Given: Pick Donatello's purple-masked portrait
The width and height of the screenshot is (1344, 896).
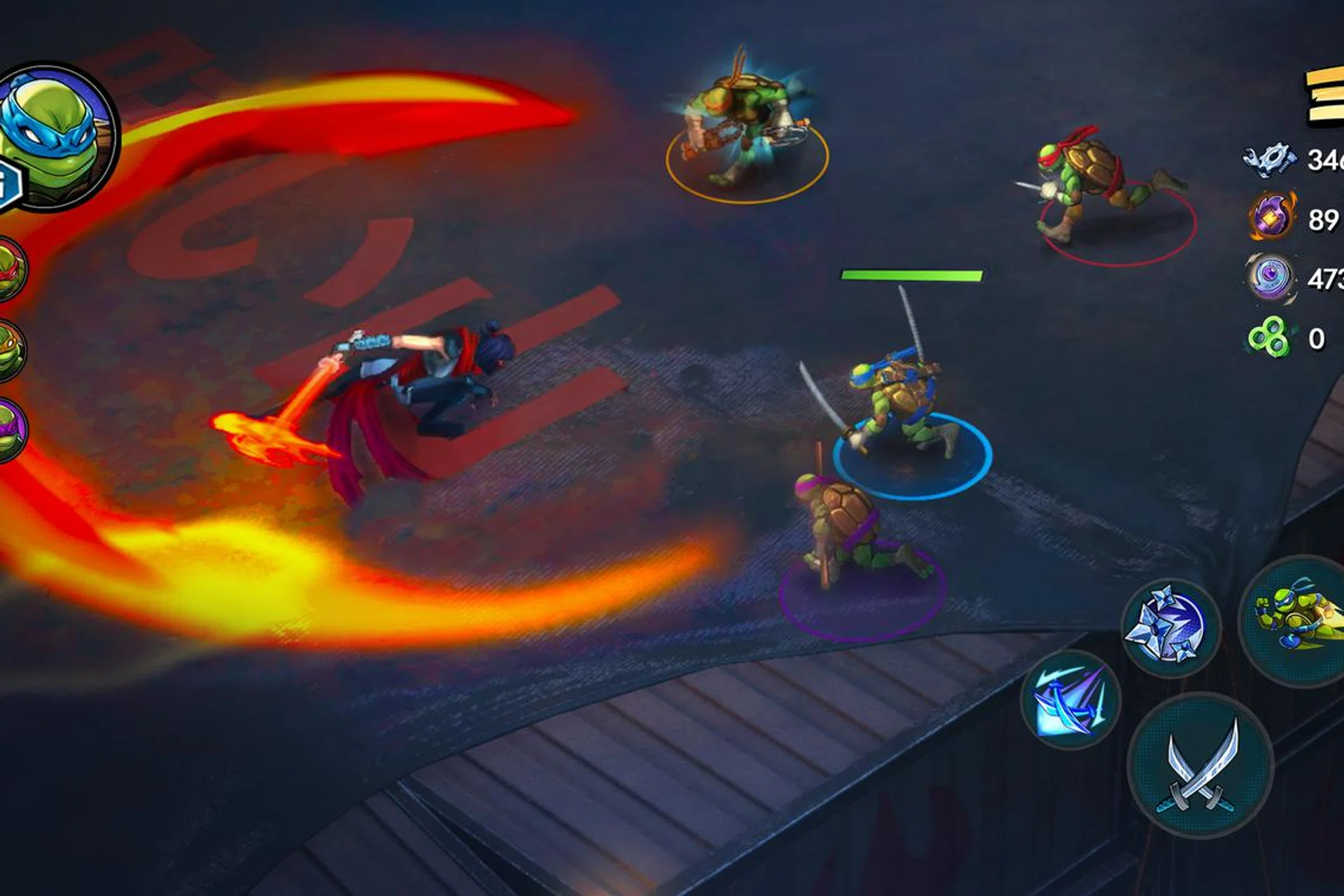Looking at the screenshot, I should 8,428.
